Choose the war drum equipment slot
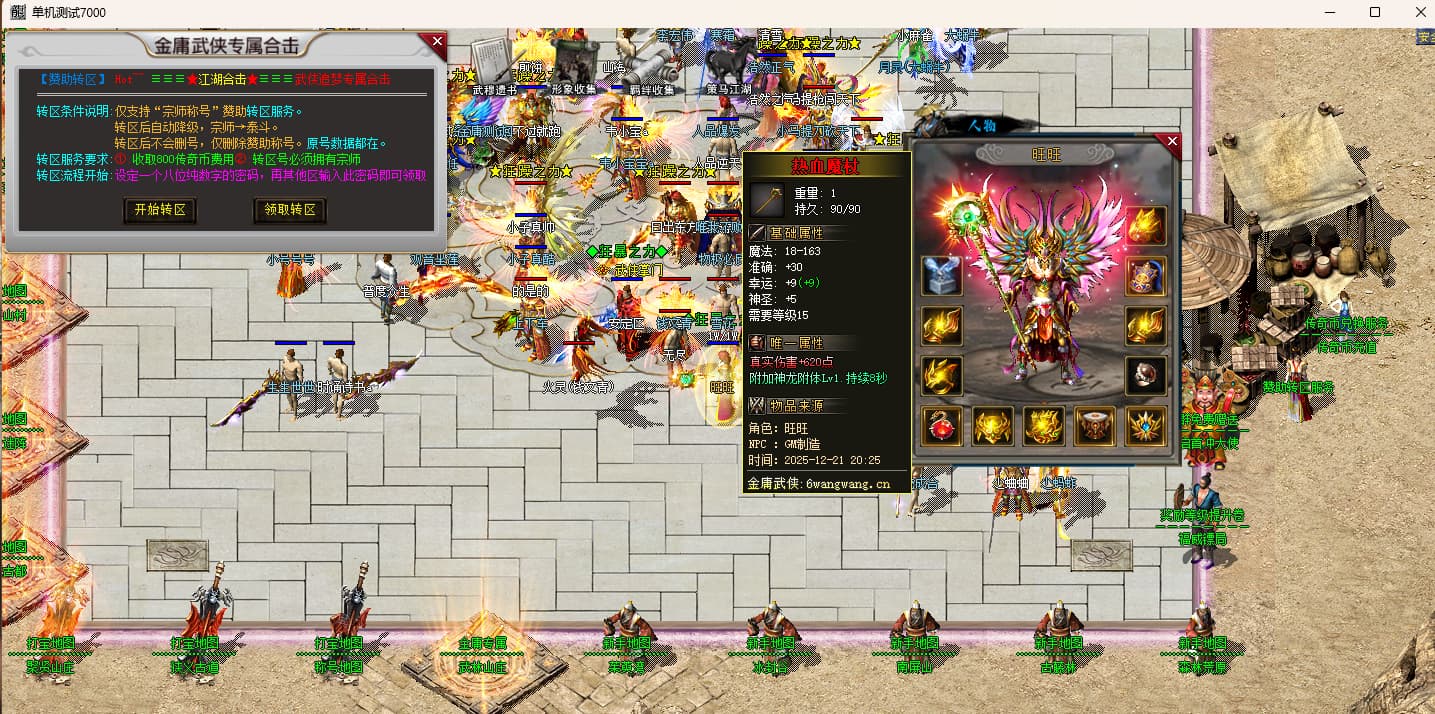This screenshot has height=714, width=1435. [1094, 426]
